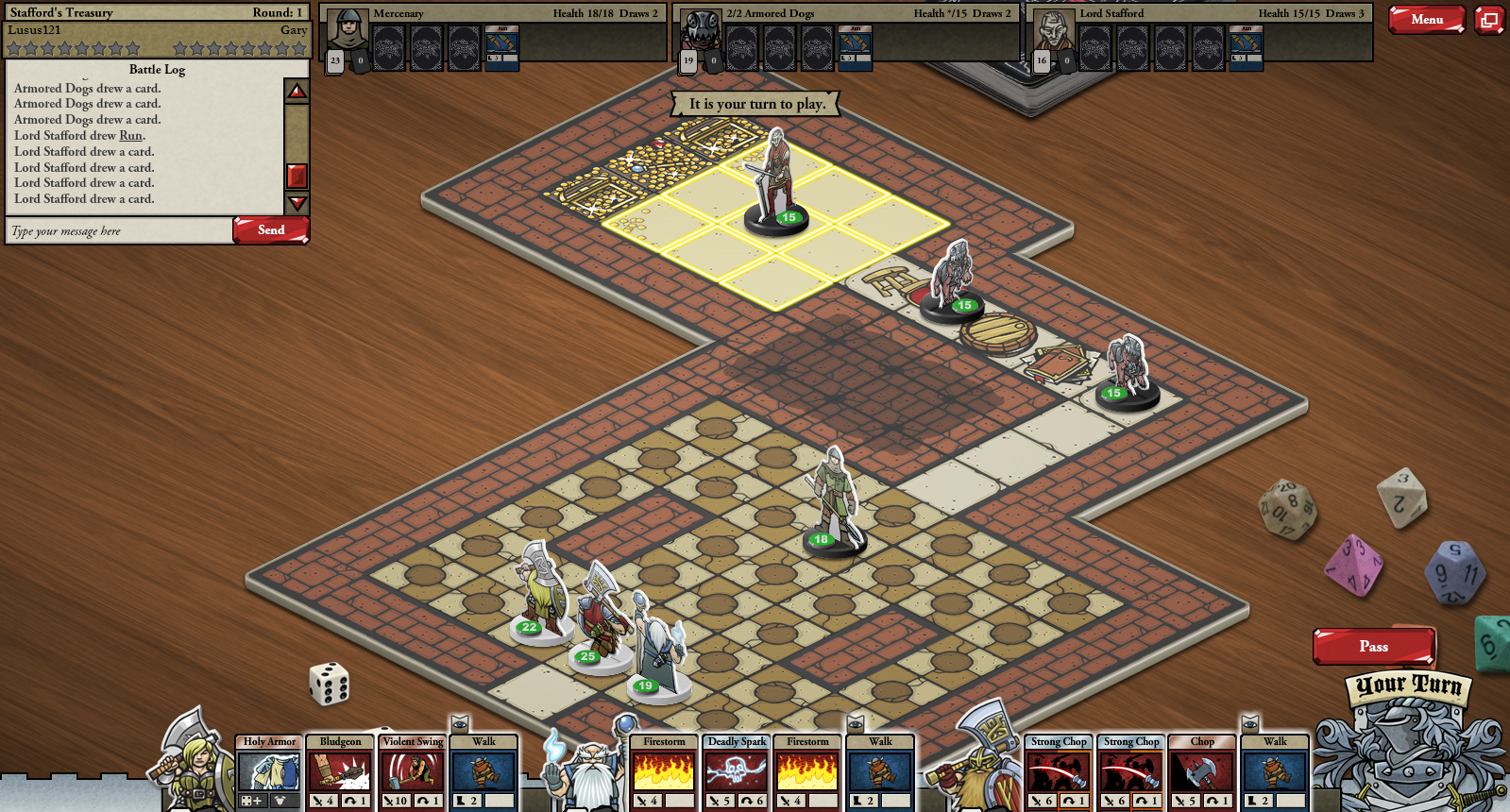Select the Lord Stafford portrait
Image resolution: width=1510 pixels, height=812 pixels.
point(1054,32)
